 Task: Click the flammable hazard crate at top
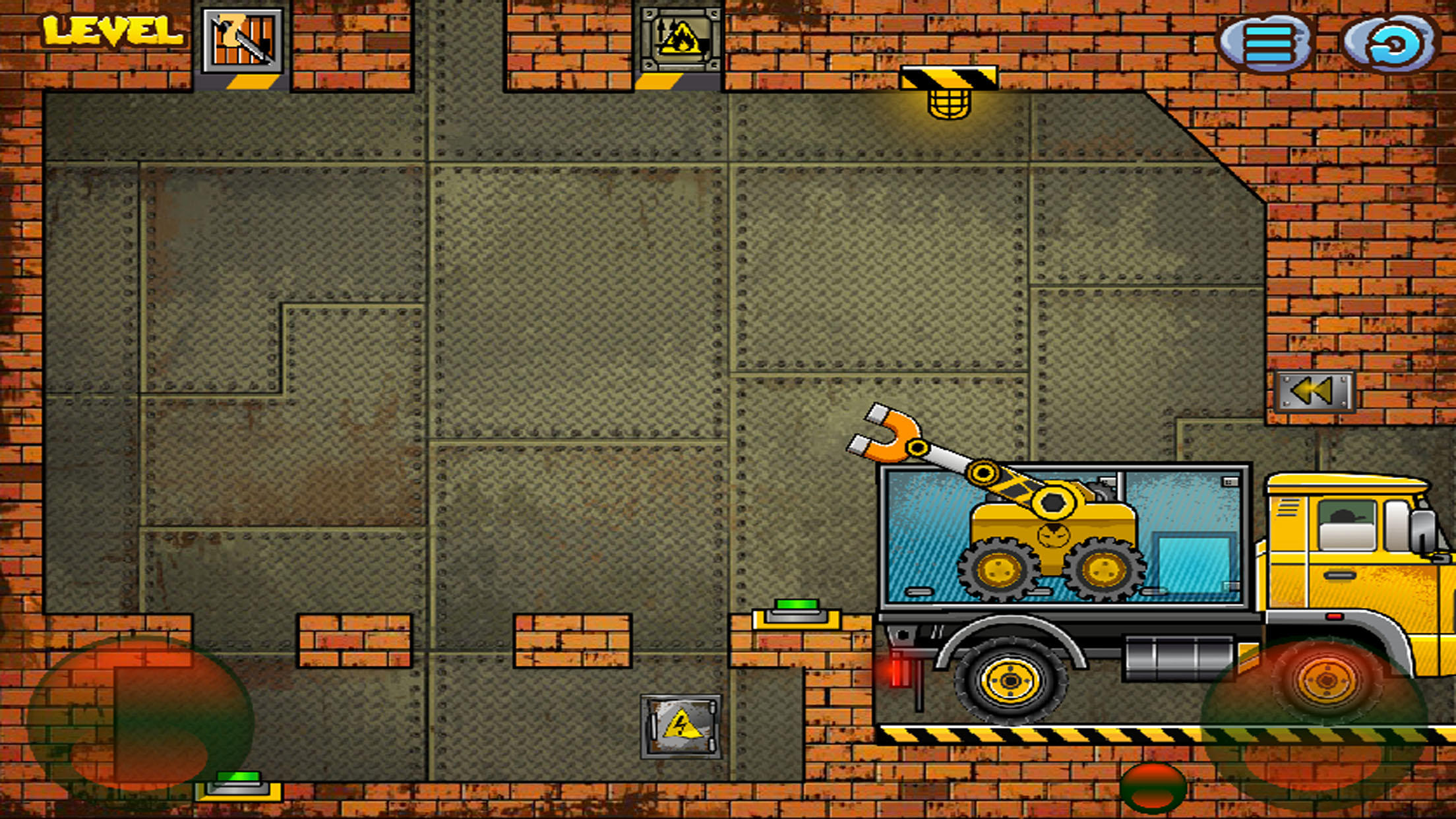tap(681, 41)
